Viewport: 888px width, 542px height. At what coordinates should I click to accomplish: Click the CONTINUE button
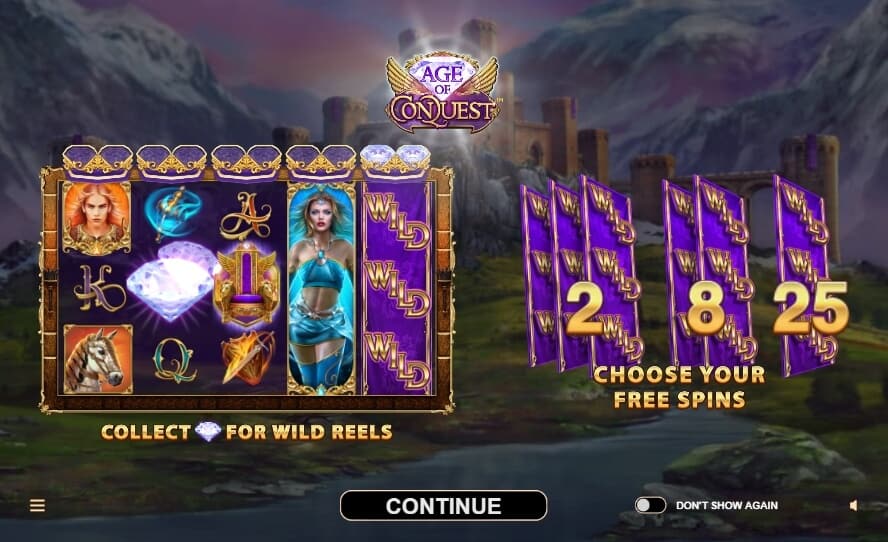click(x=443, y=506)
